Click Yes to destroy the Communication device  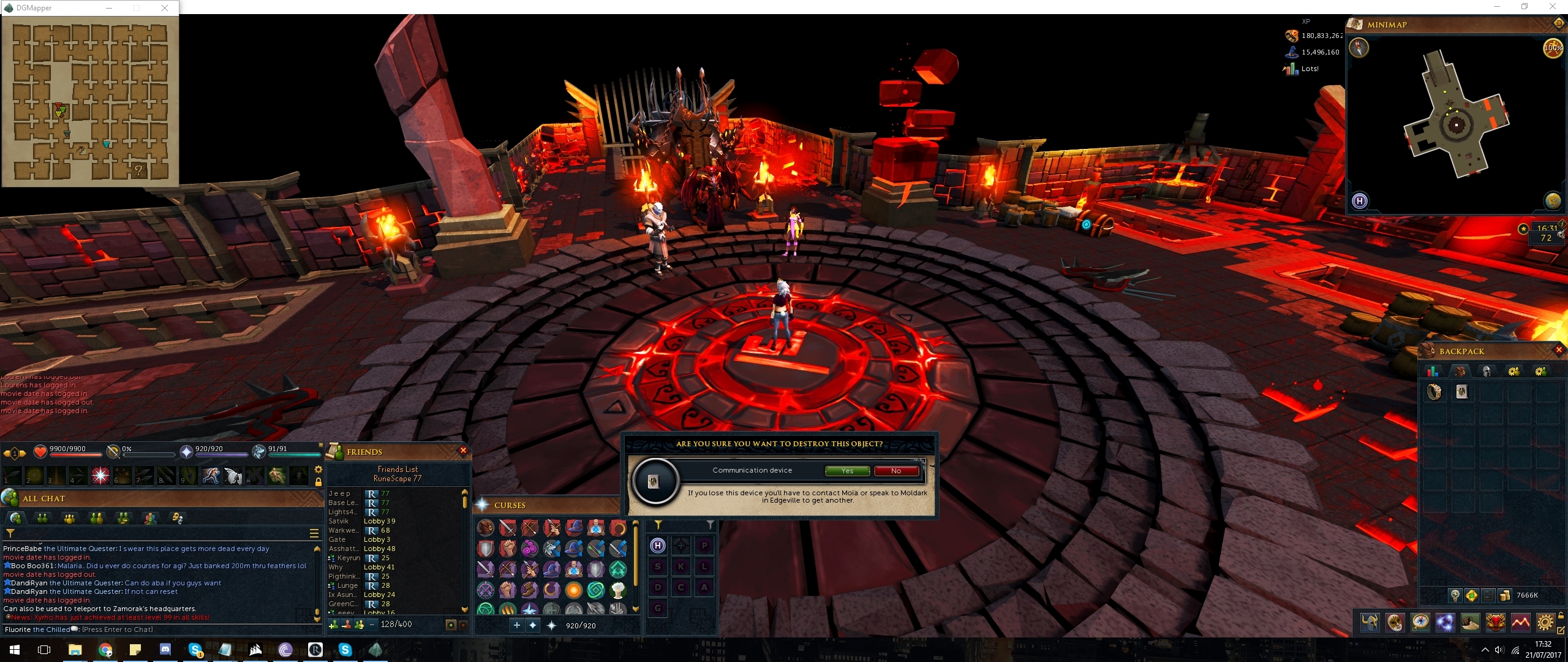(847, 471)
